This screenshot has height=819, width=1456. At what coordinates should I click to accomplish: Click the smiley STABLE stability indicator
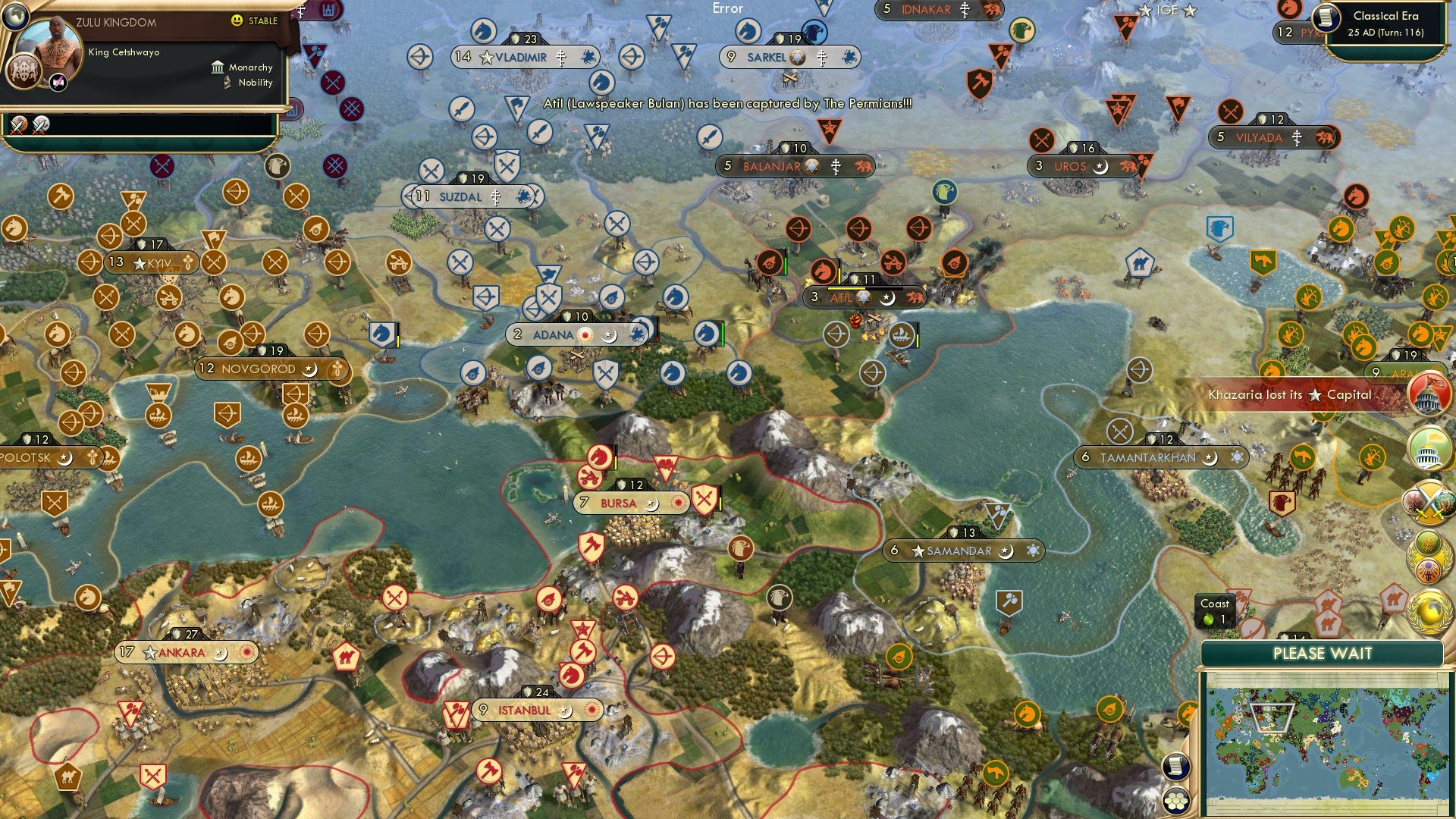237,21
